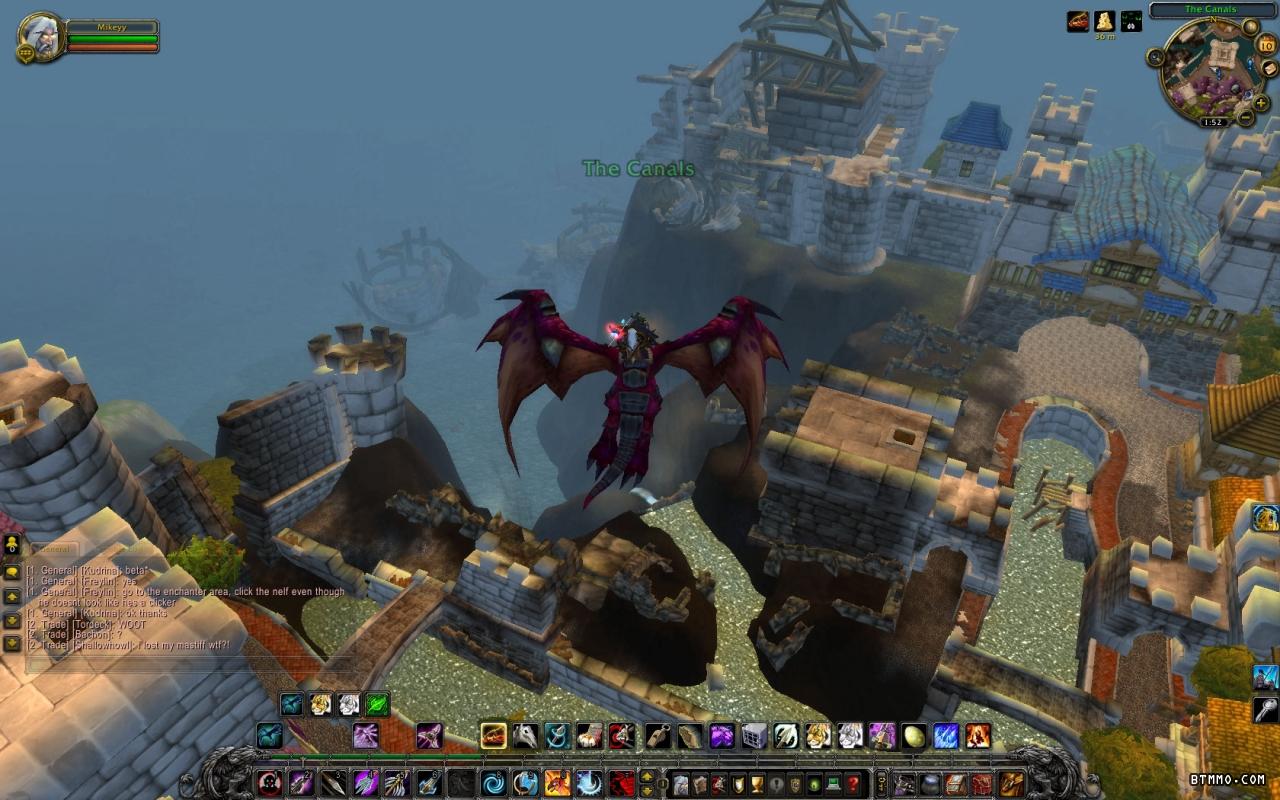
Task: Click the 36-minute food buff icon
Action: (x=1104, y=20)
